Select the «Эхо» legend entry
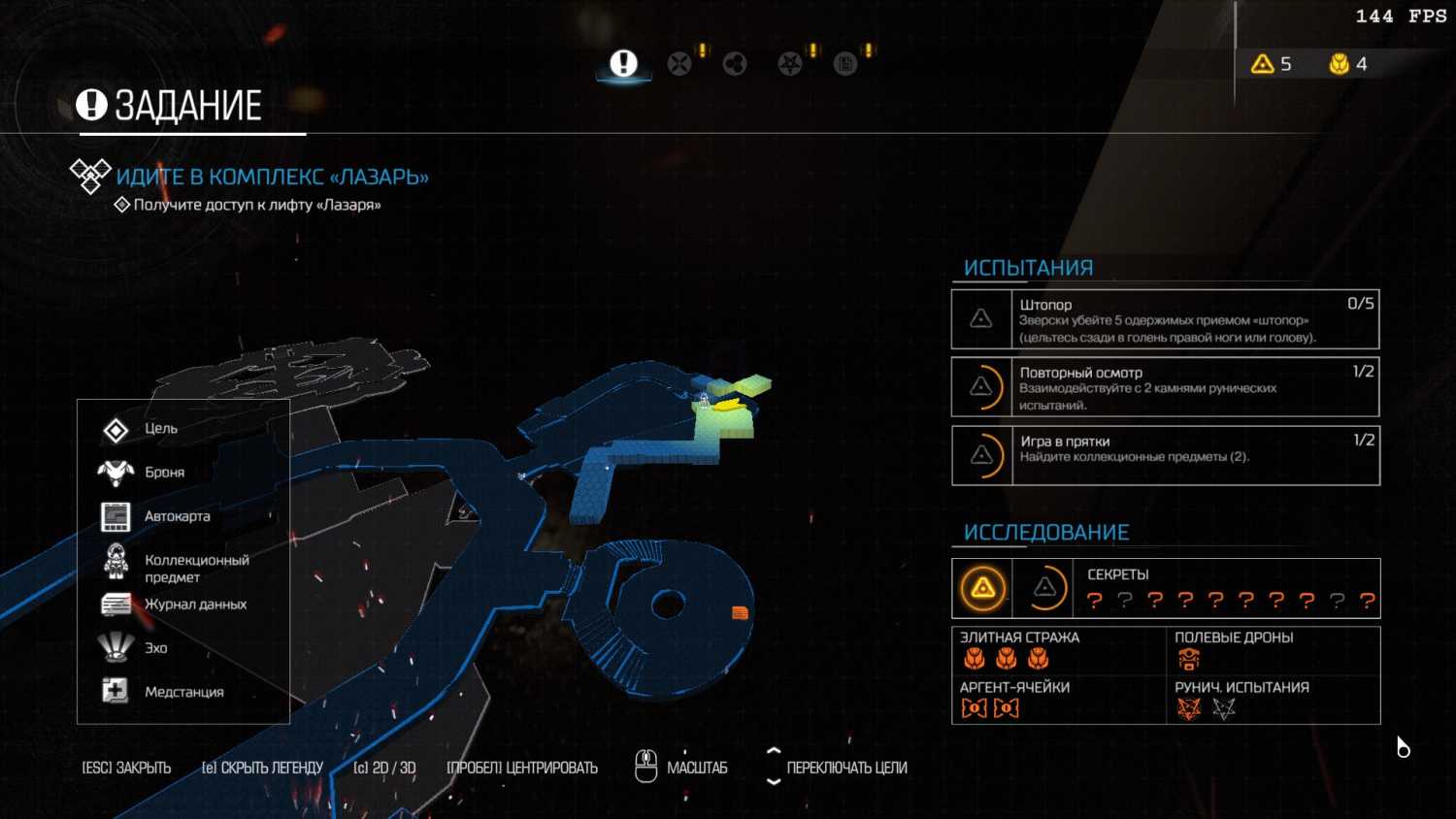Viewport: 1456px width, 819px height. (x=155, y=648)
